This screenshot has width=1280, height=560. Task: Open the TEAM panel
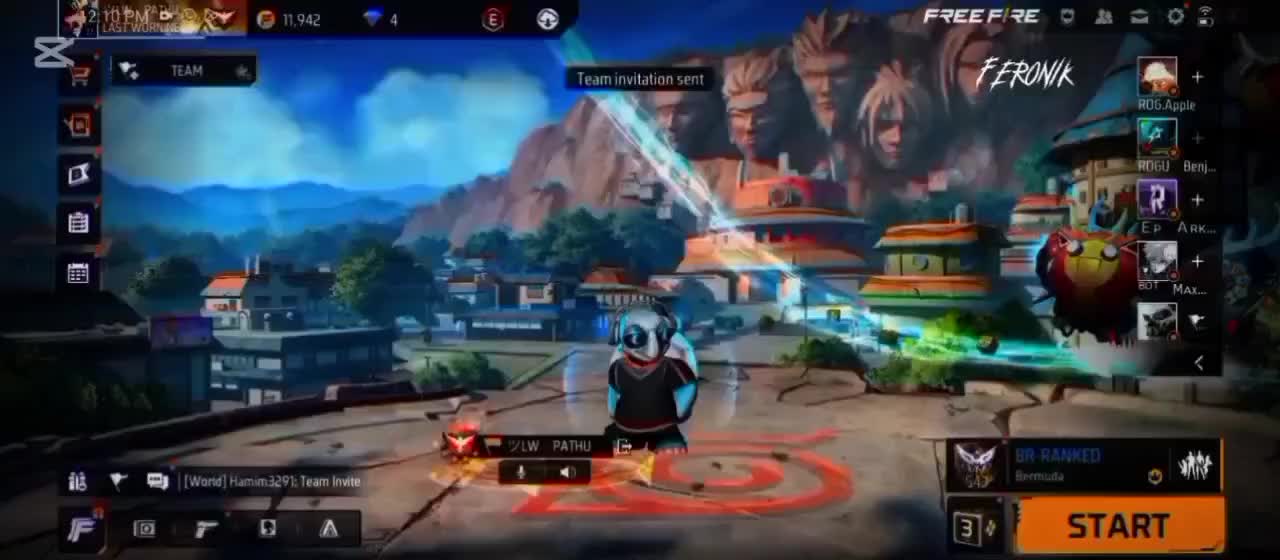pos(184,70)
